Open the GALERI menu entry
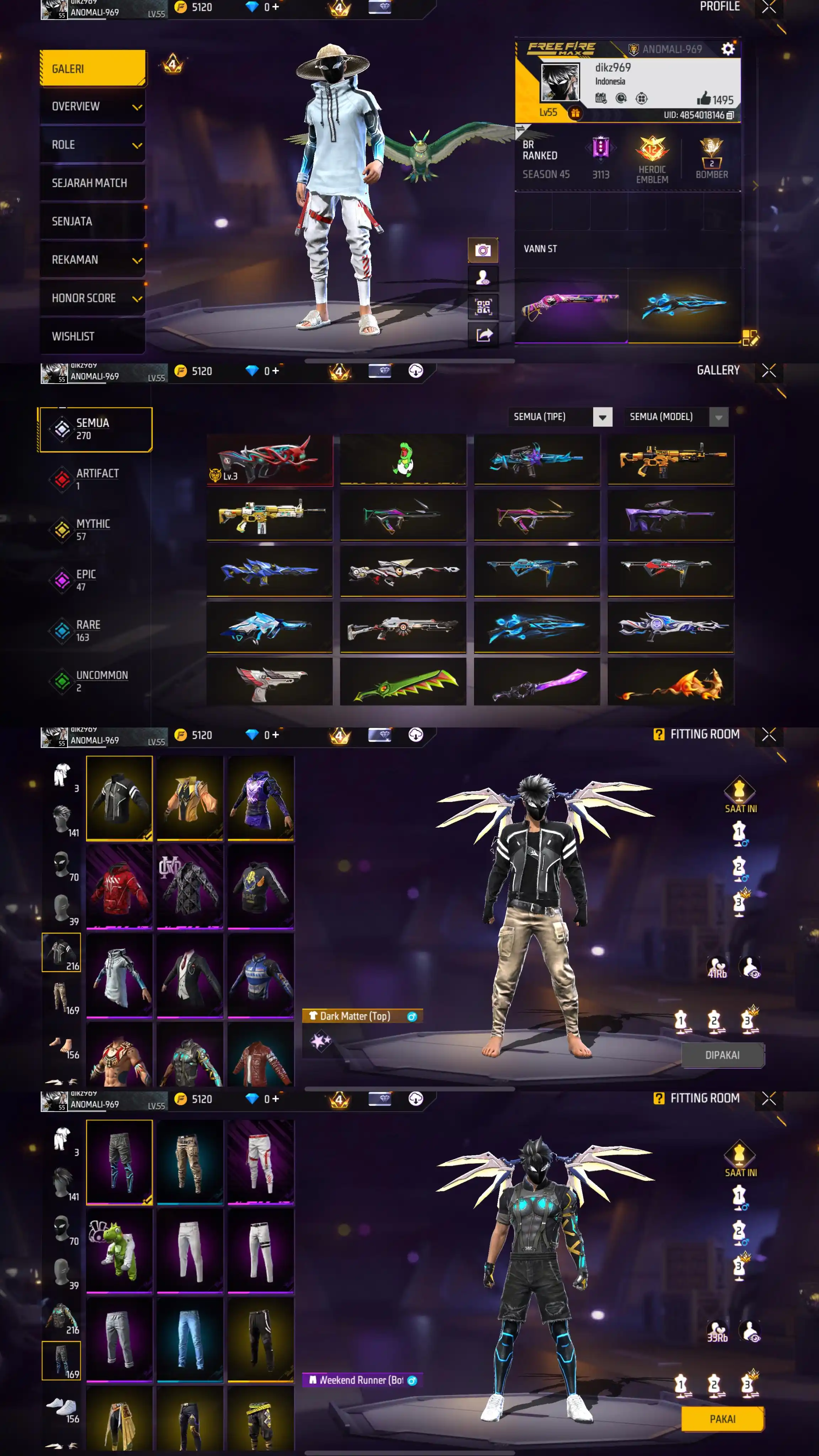The height and width of the screenshot is (1456, 819). (93, 68)
